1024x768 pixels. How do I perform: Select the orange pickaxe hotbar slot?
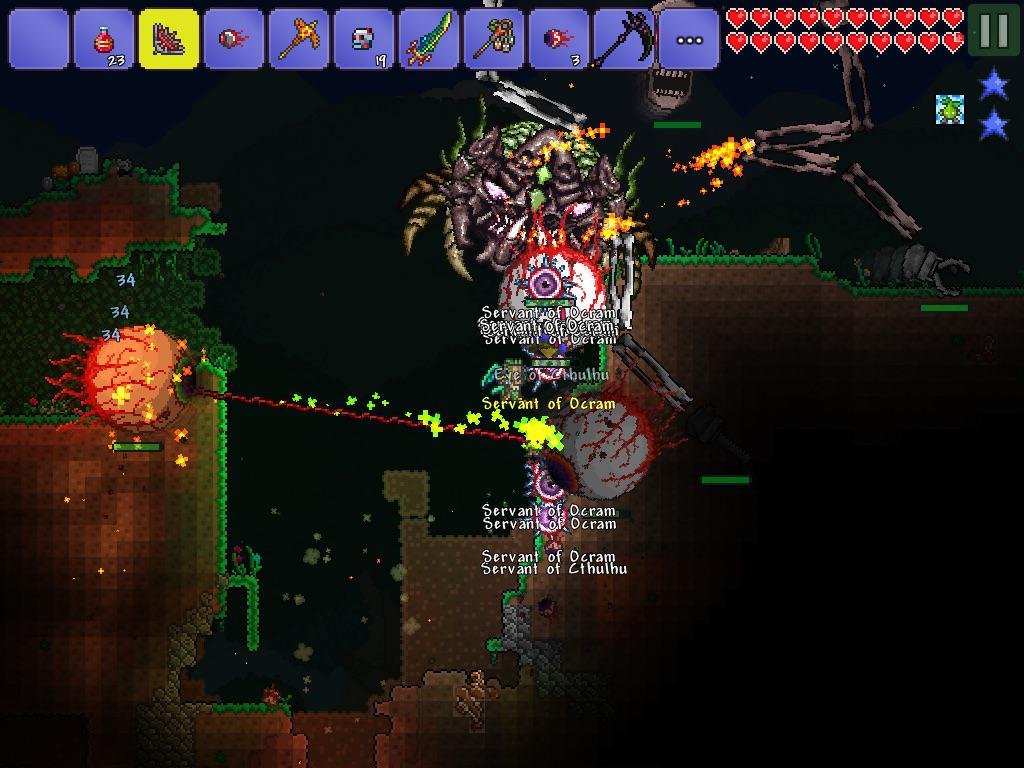pyautogui.click(x=299, y=39)
